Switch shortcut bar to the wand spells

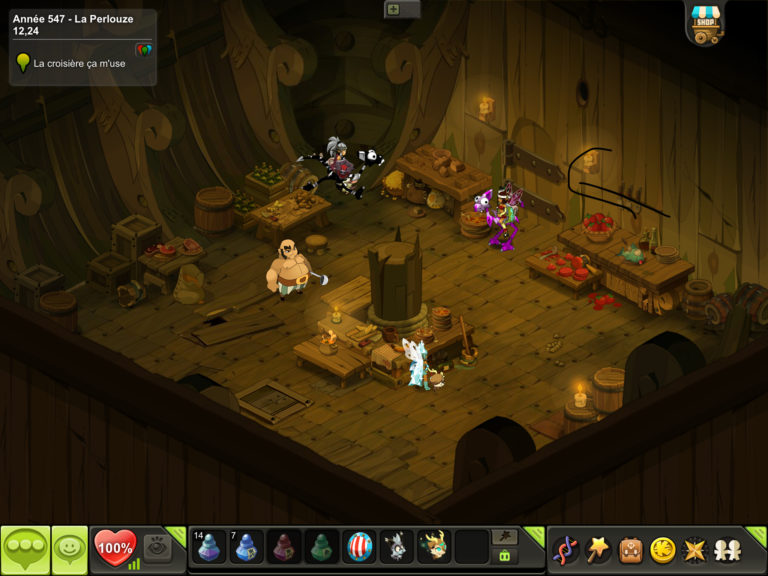coord(505,537)
